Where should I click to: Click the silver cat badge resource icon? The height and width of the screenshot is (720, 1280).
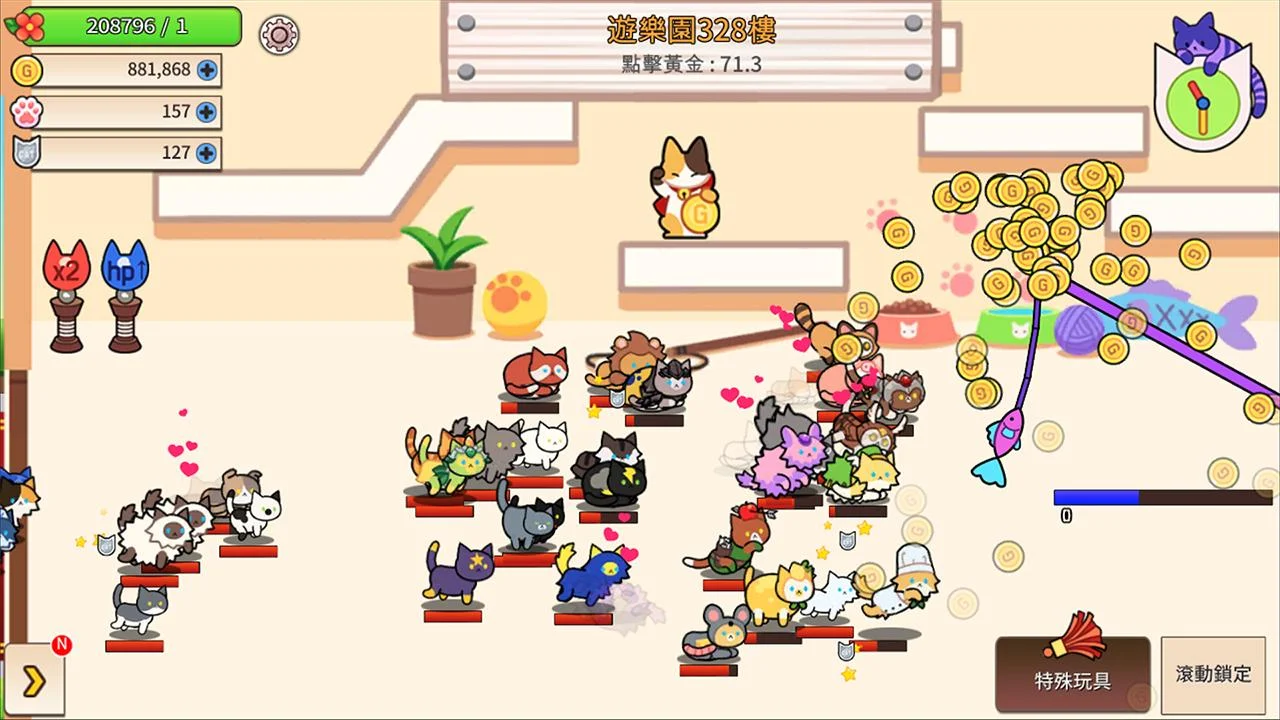coord(27,152)
